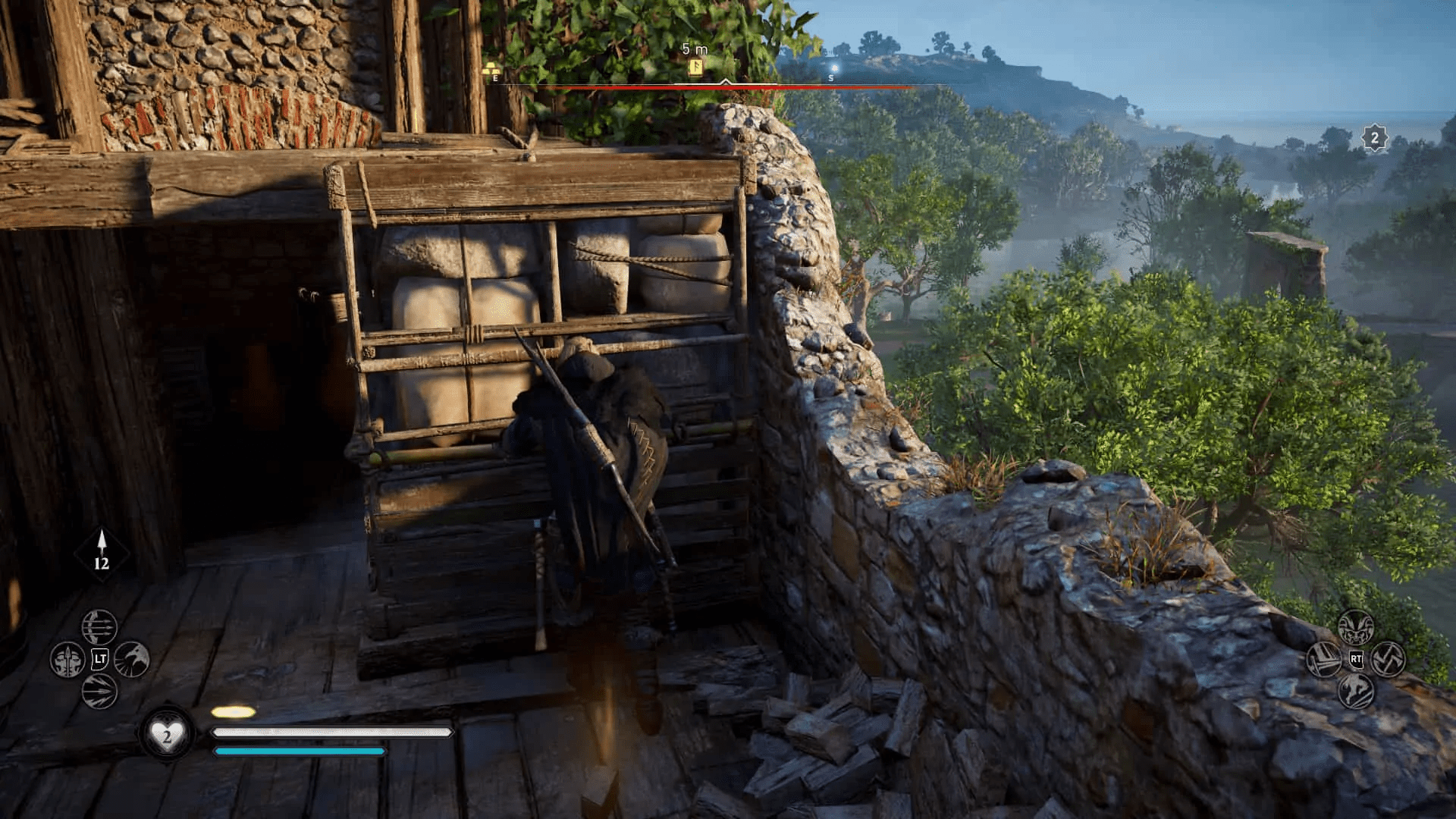Toggle the LT ability wheel prompt

coord(100,659)
